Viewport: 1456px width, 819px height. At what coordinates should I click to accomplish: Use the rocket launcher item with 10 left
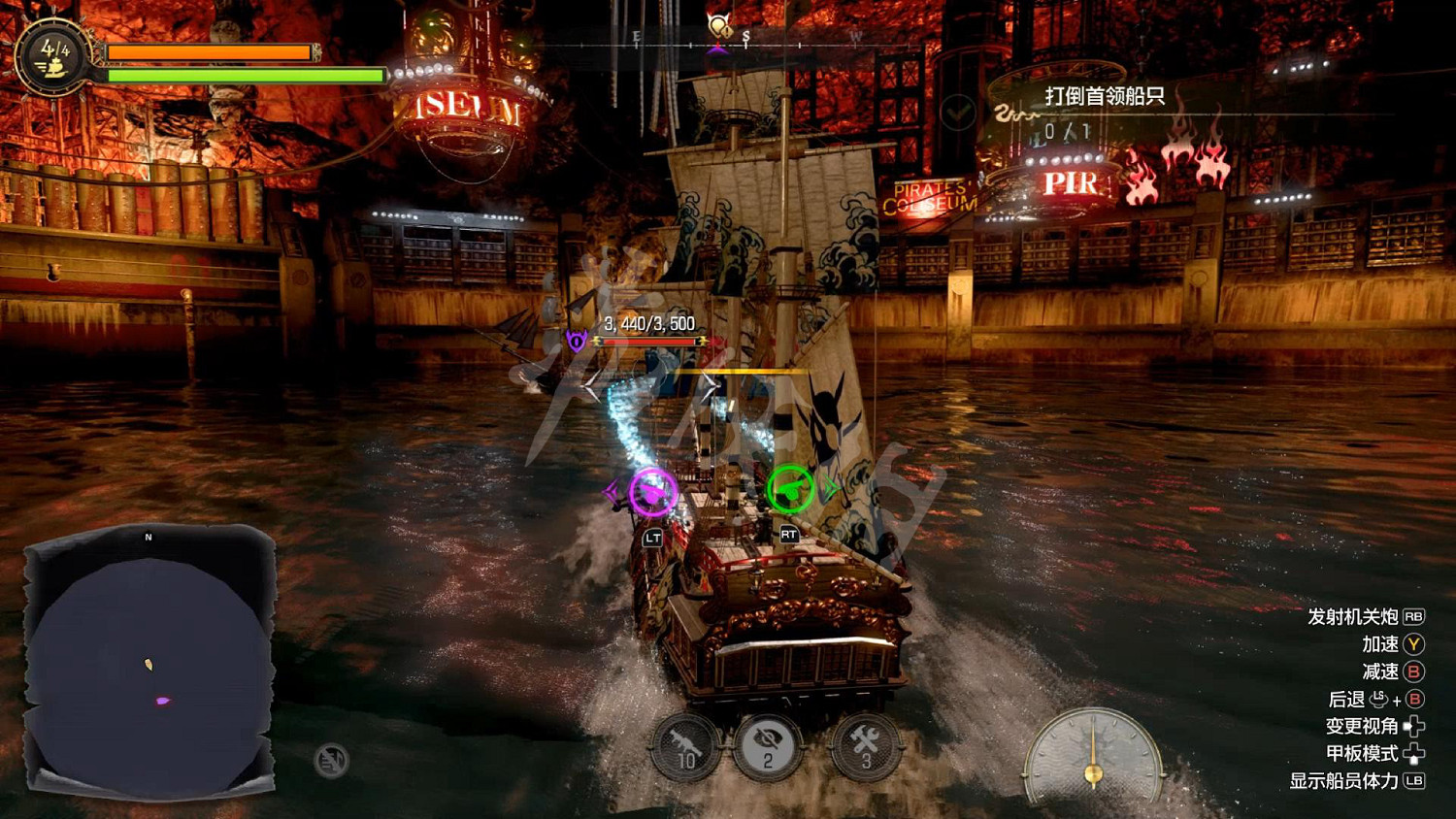tap(686, 748)
